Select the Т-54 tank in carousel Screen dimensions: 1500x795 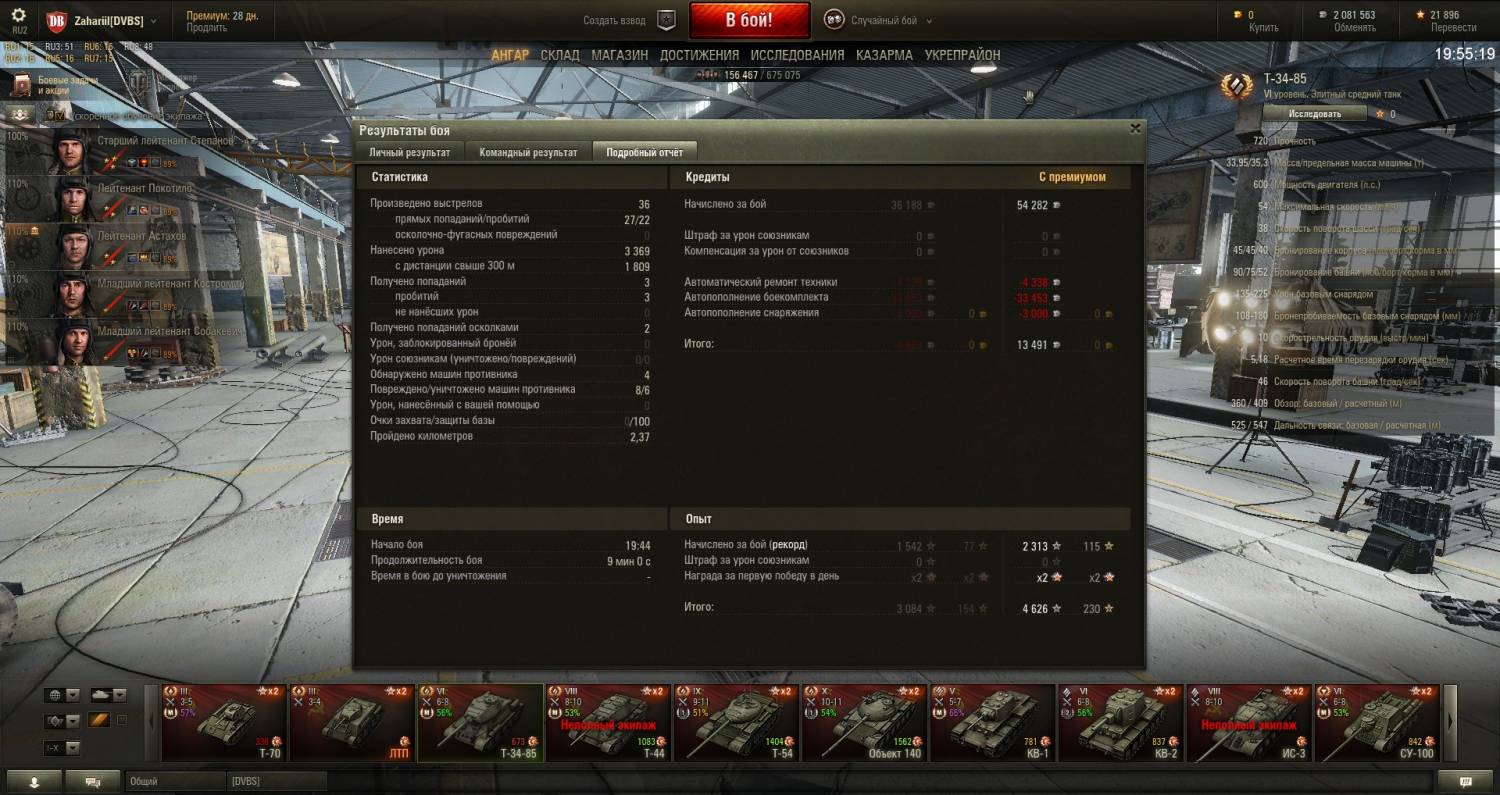pyautogui.click(x=735, y=722)
